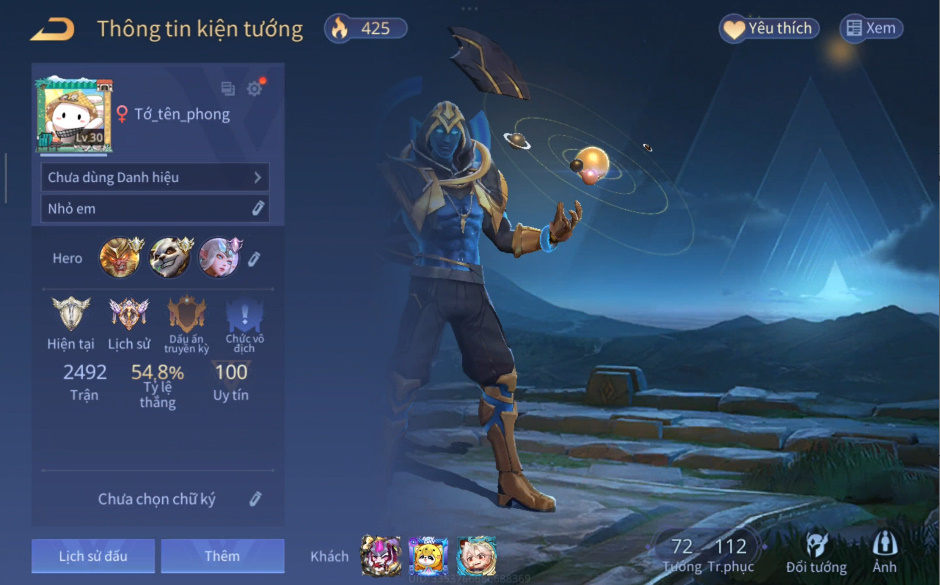Image resolution: width=940 pixels, height=585 pixels.
Task: Edit the Chưa chọn chữ ký signature
Action: 255,499
